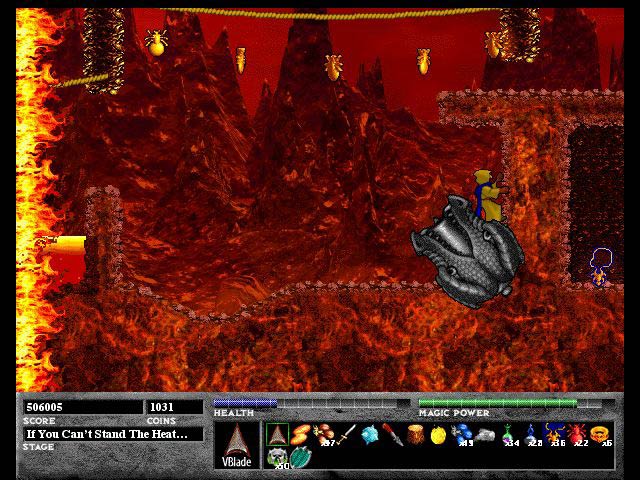Use the green potion flask
Image resolution: width=640 pixels, height=480 pixels.
pyautogui.click(x=507, y=434)
